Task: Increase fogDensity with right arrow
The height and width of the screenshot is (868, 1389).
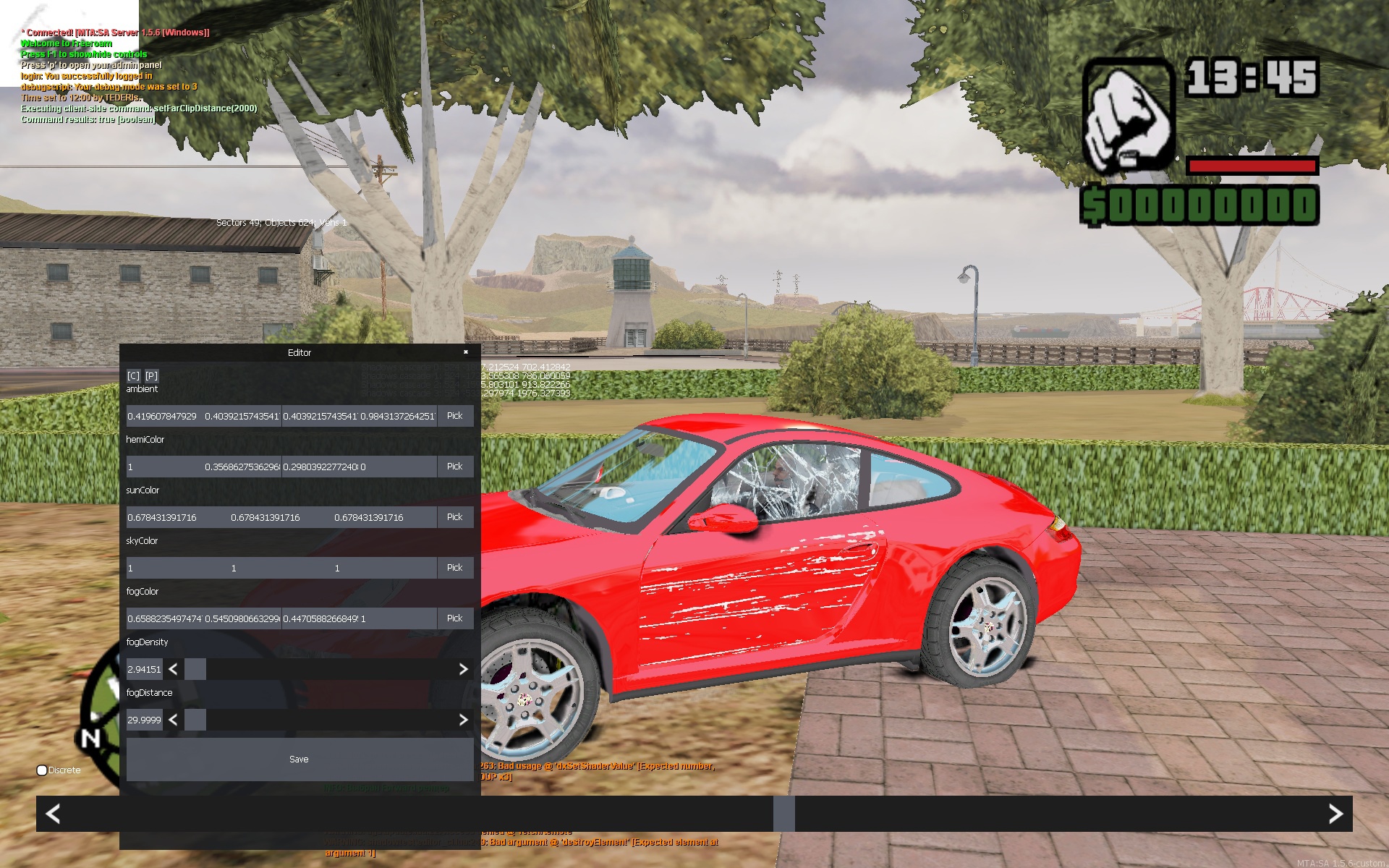Action: (x=463, y=669)
